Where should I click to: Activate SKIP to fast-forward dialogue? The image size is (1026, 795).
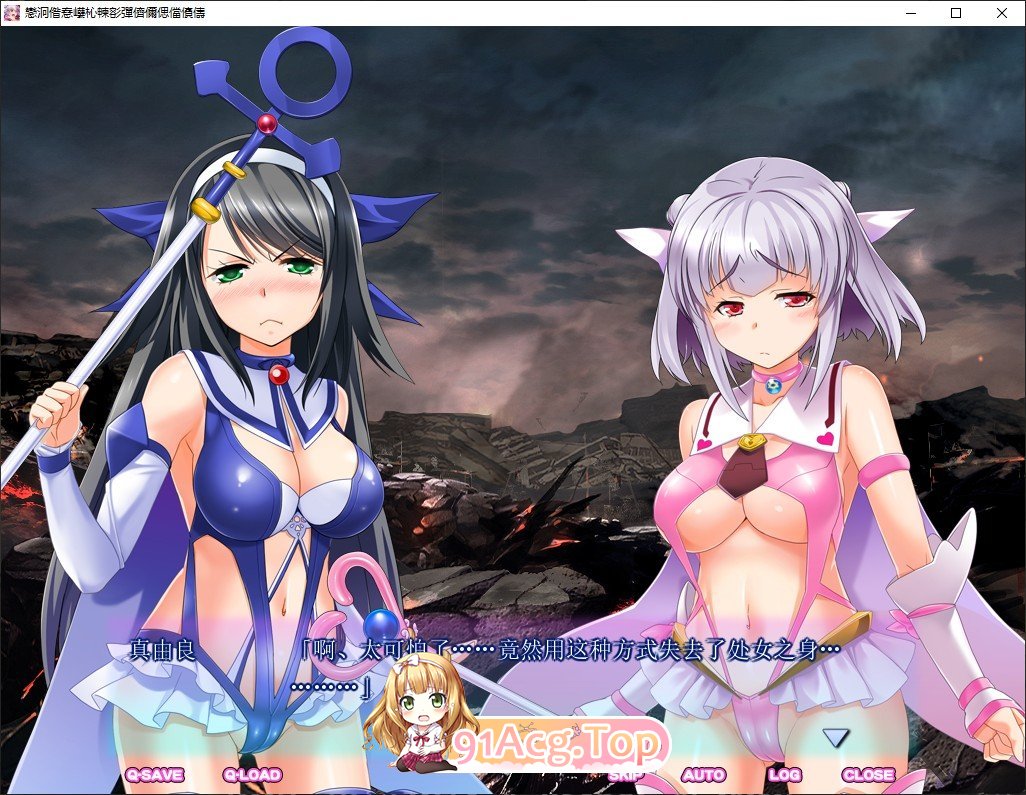pos(626,774)
